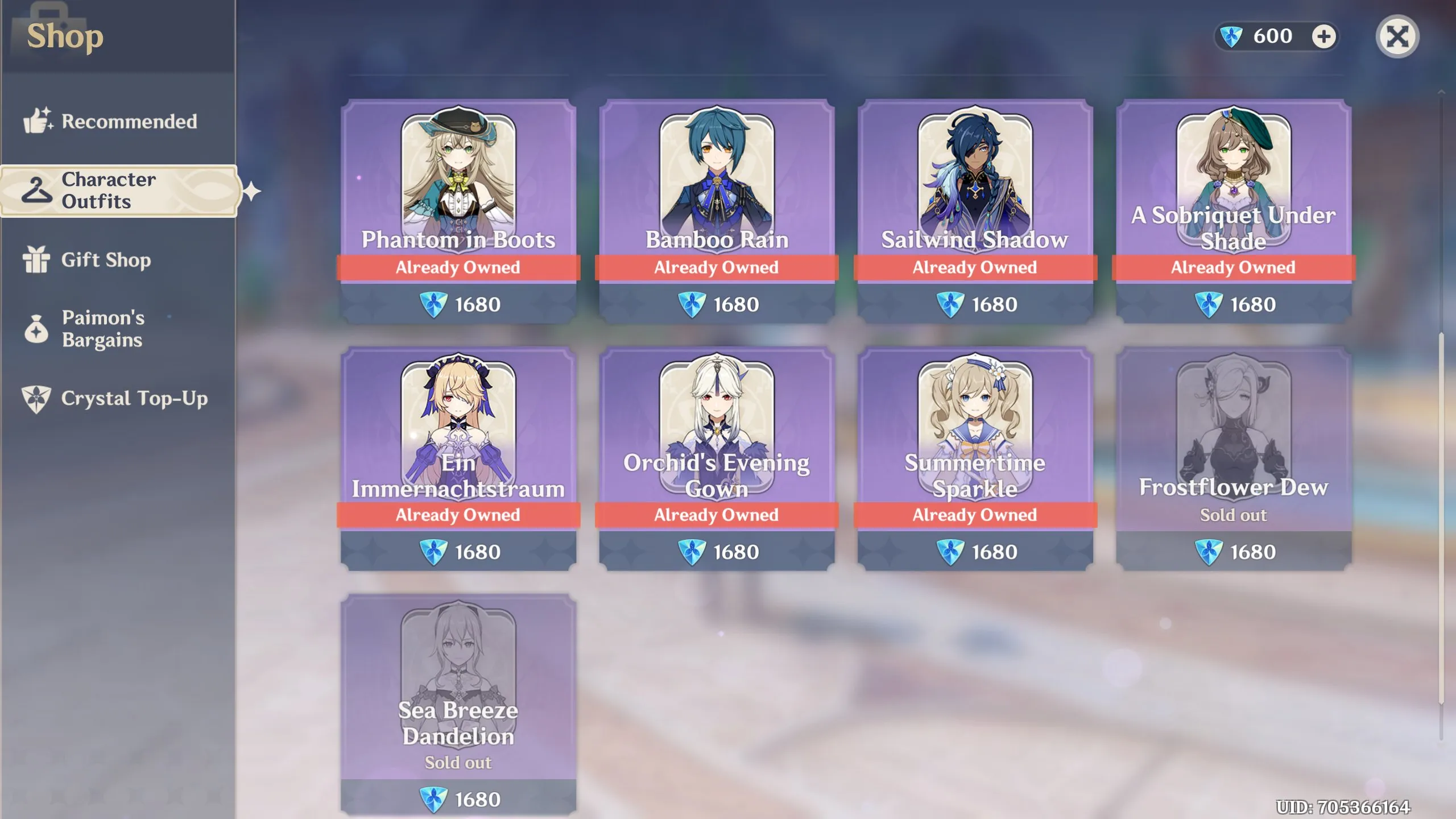The image size is (1456, 819).
Task: Click the Character Outfits hanger icon
Action: 36,189
